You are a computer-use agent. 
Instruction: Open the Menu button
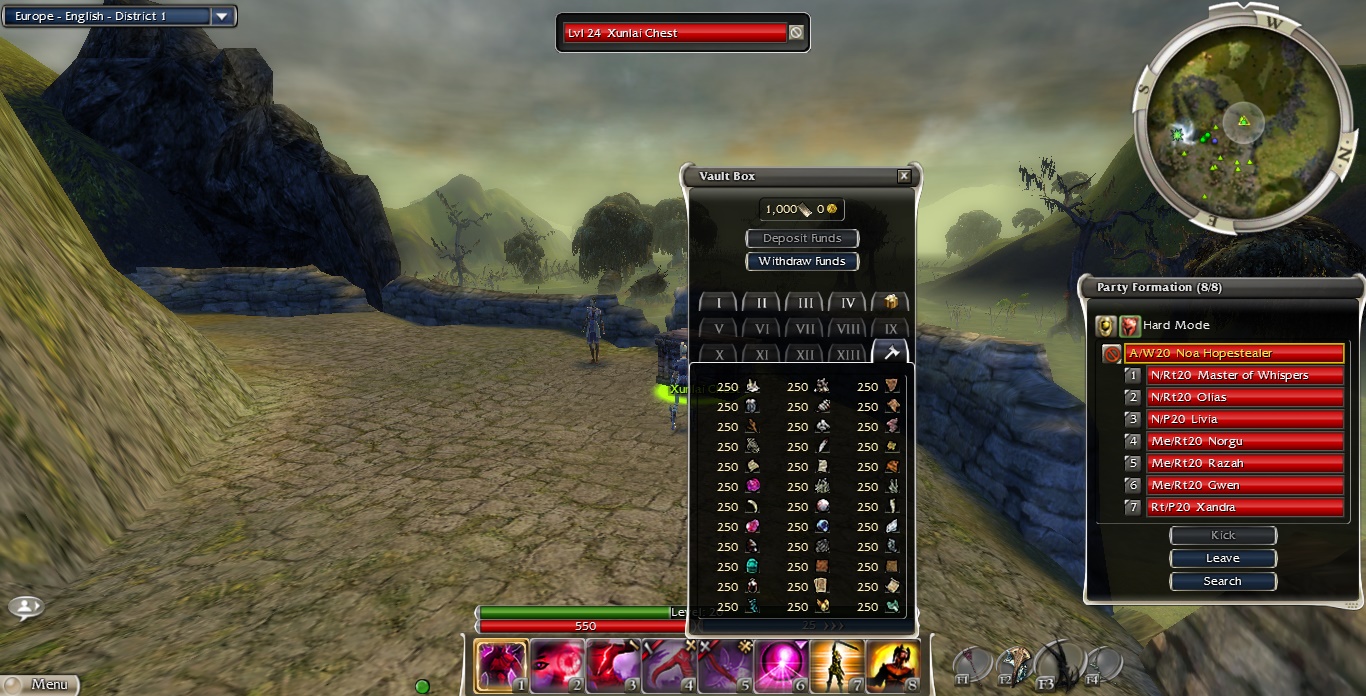point(40,684)
